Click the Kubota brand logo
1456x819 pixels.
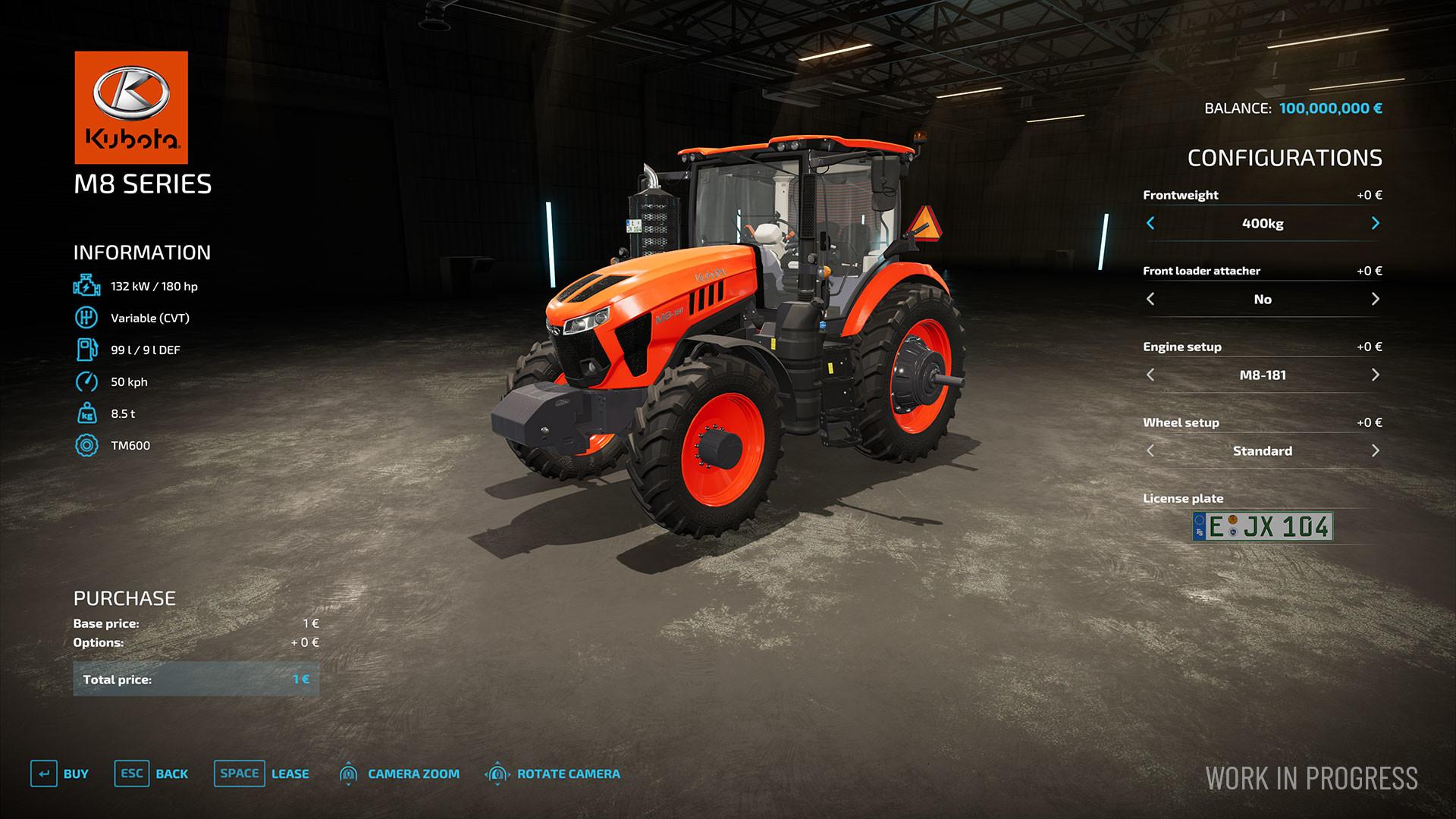130,106
